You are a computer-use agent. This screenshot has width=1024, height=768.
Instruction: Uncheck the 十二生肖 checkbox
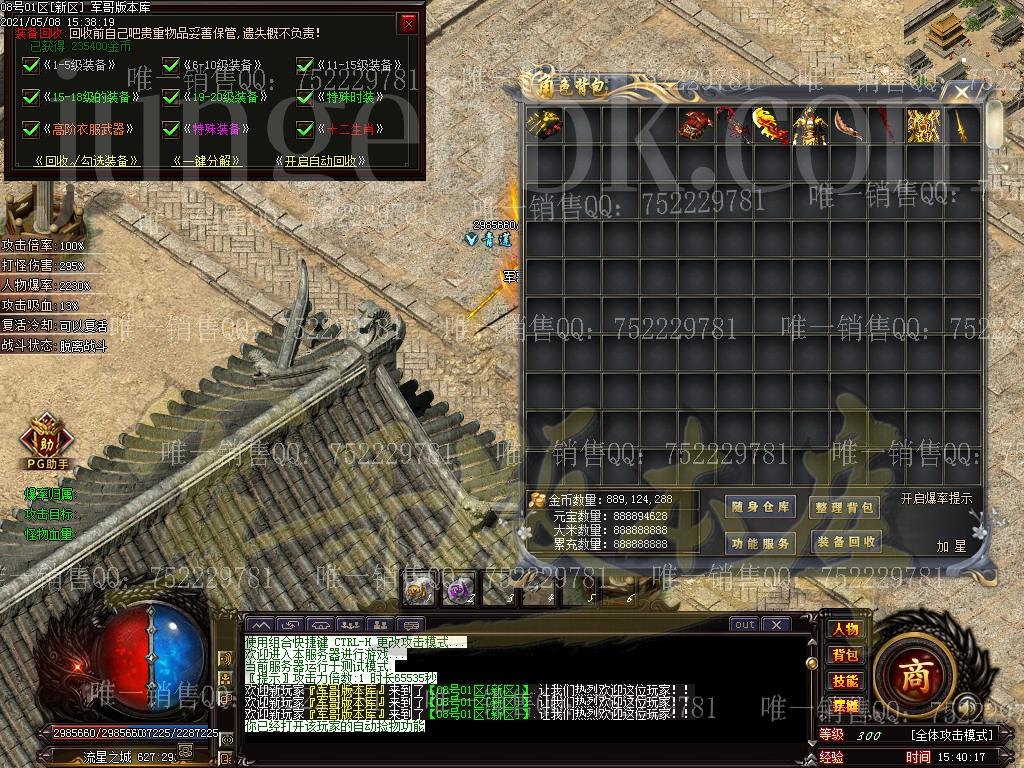[x=305, y=129]
